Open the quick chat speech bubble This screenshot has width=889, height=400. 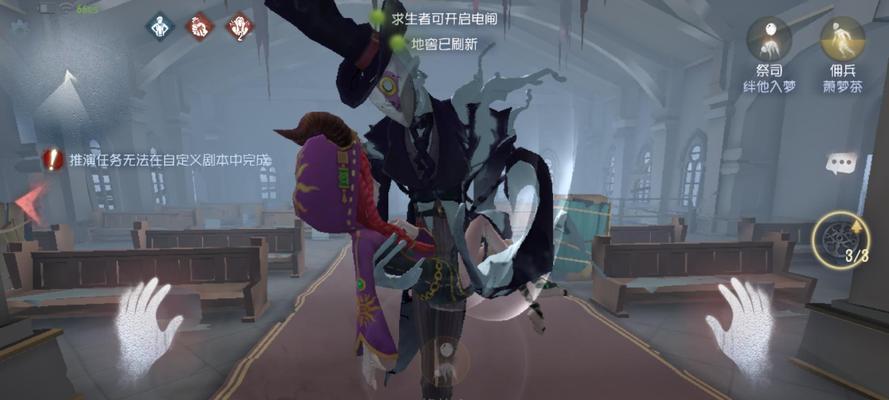pos(840,163)
